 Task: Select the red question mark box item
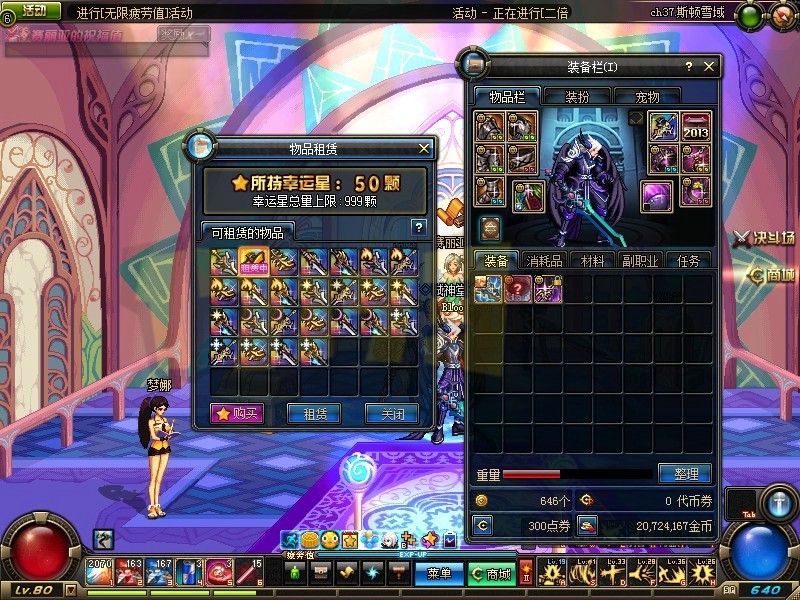pyautogui.click(x=518, y=289)
